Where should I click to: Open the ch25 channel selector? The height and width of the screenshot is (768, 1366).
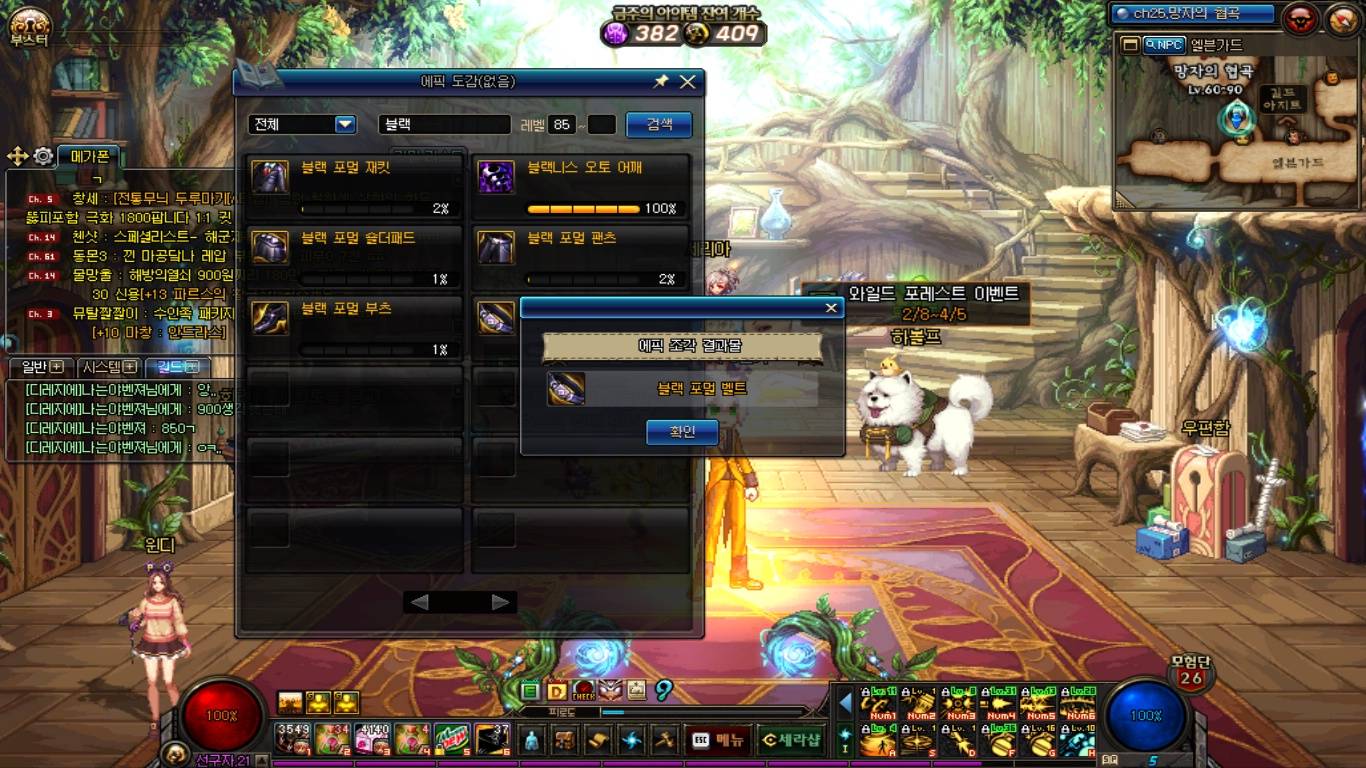point(1193,14)
